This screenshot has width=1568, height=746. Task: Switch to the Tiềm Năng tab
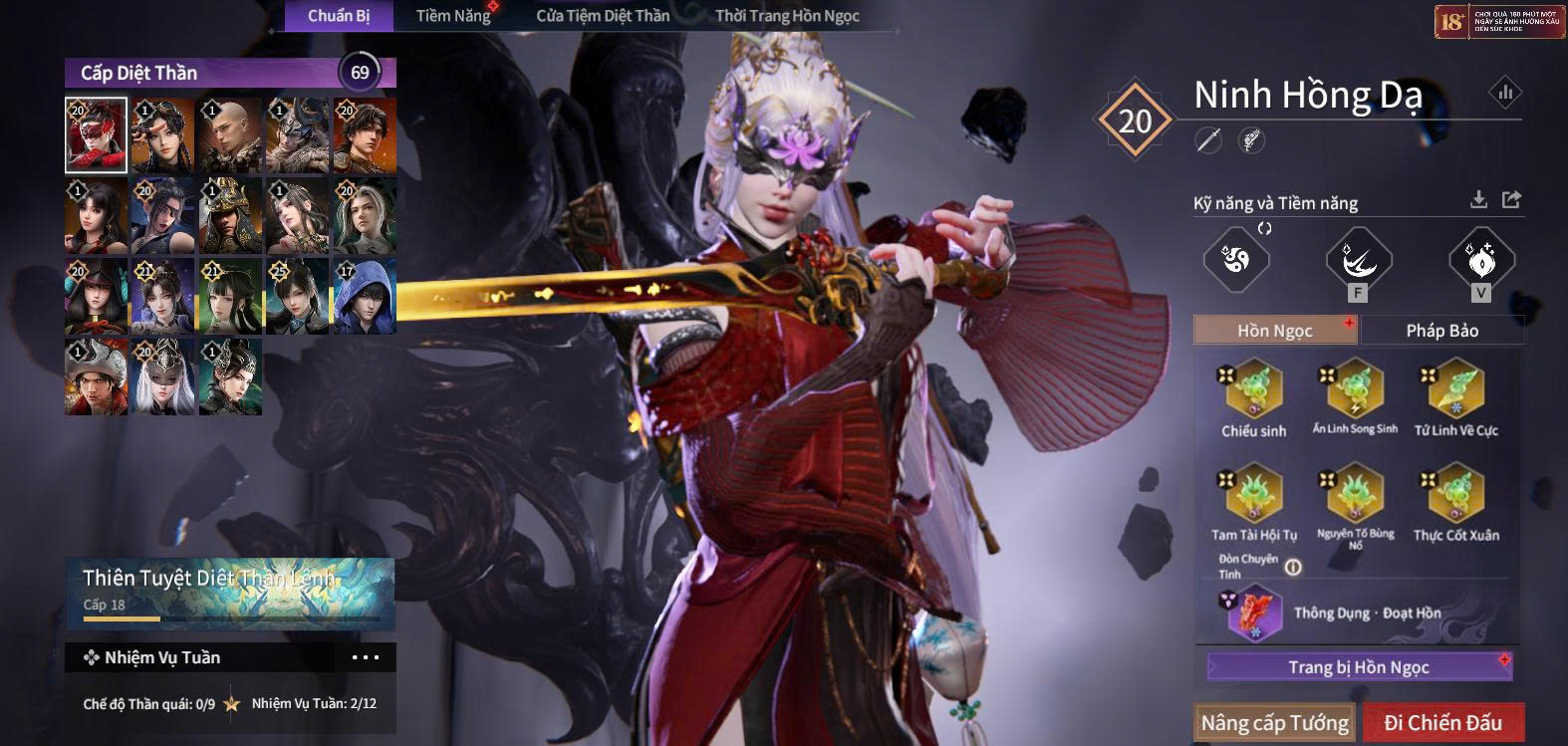pos(453,16)
